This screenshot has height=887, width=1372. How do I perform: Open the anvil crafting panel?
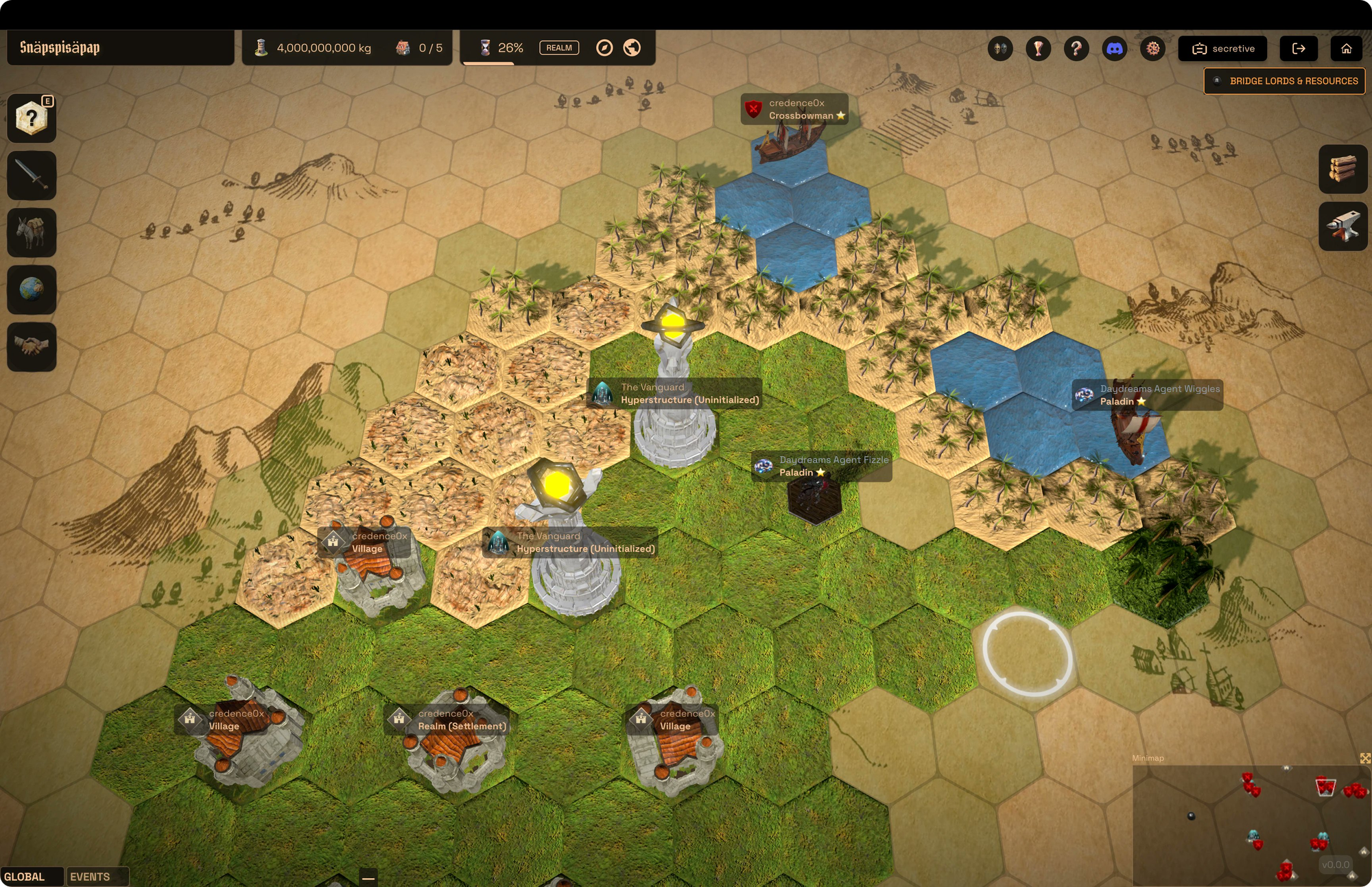click(x=1343, y=226)
